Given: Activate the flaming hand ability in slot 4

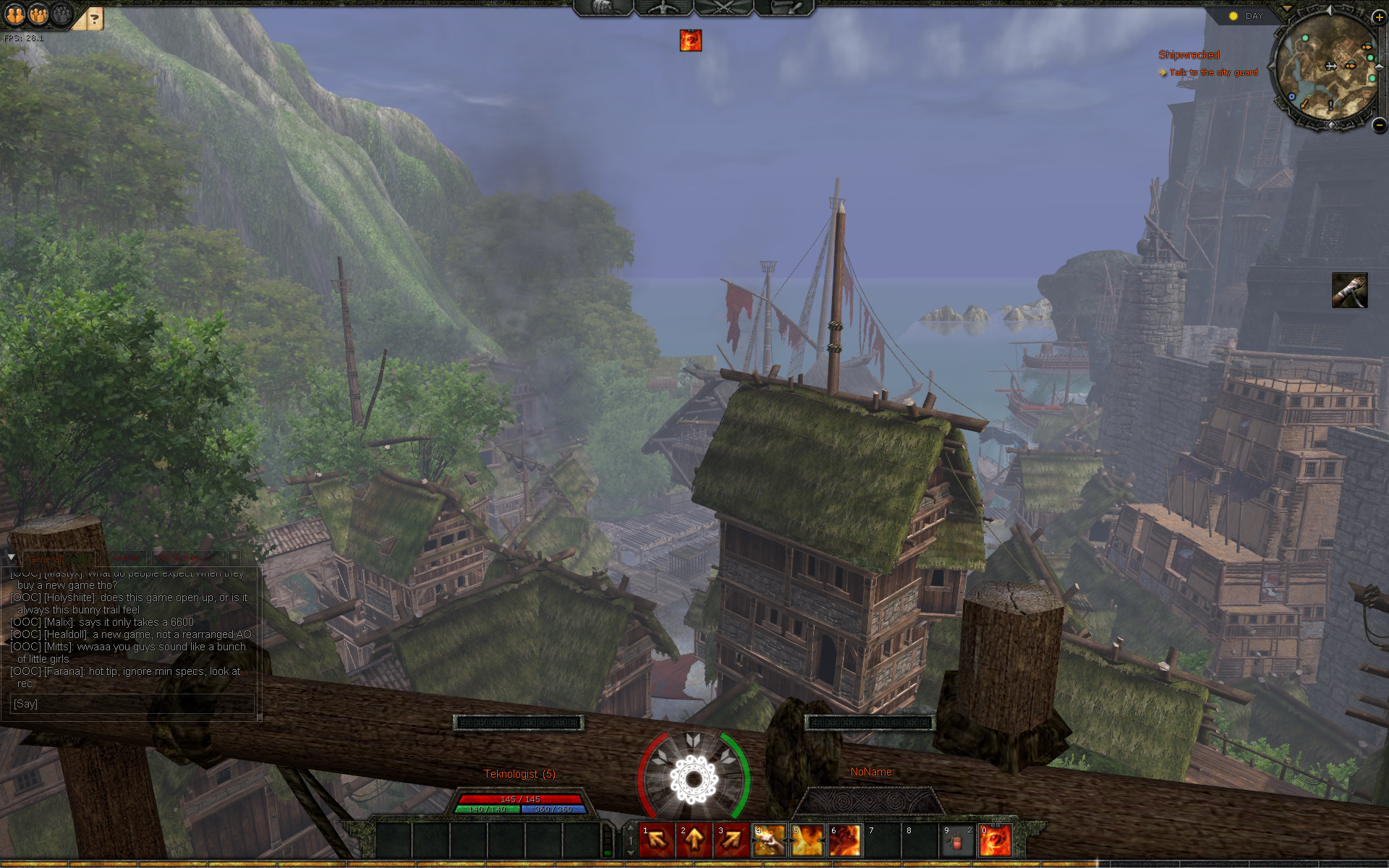Looking at the screenshot, I should [x=770, y=840].
